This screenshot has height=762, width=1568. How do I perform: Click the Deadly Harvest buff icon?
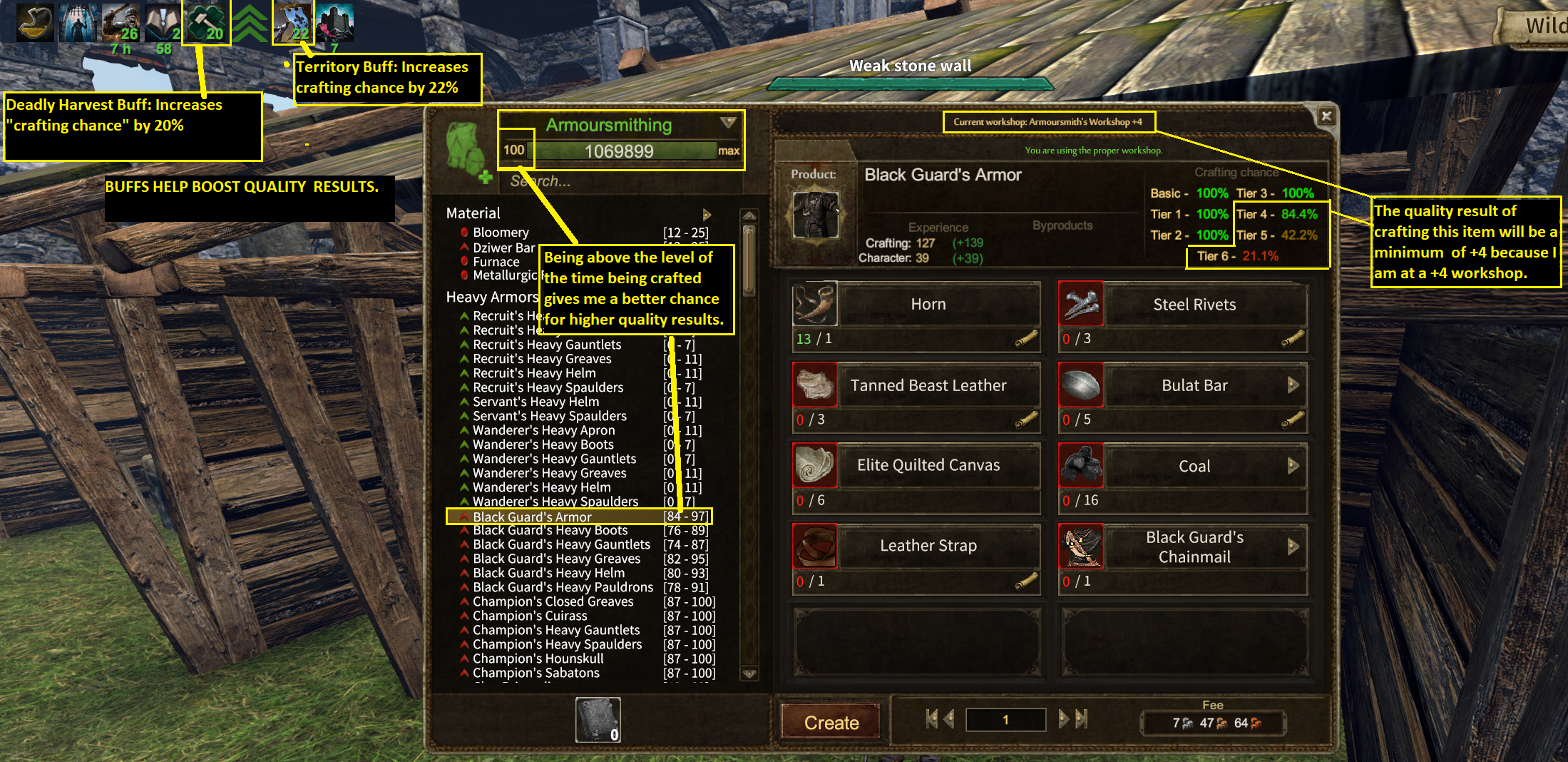(x=206, y=23)
